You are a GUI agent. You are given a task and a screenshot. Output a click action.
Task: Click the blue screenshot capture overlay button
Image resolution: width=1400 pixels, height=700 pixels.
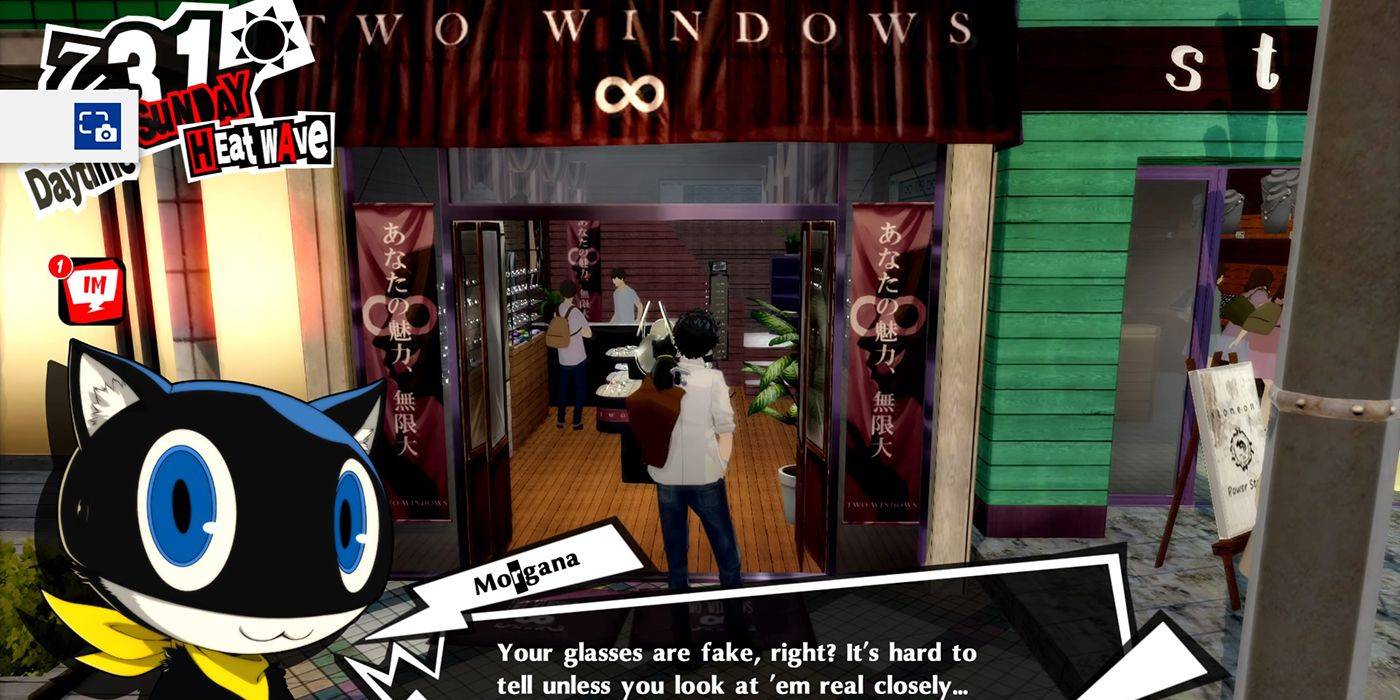point(97,126)
